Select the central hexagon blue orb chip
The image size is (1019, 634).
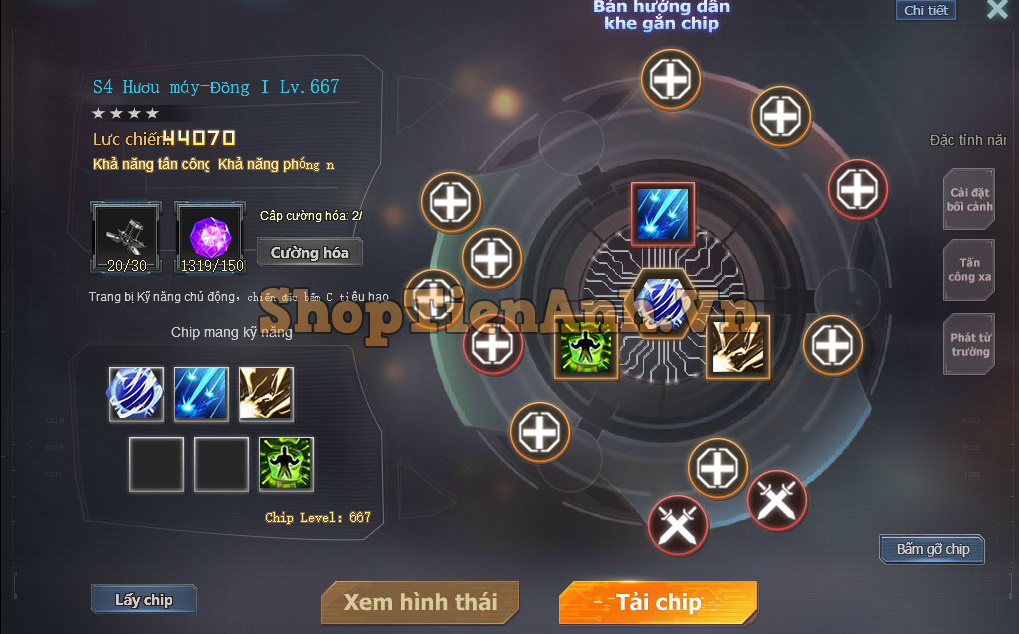click(661, 302)
